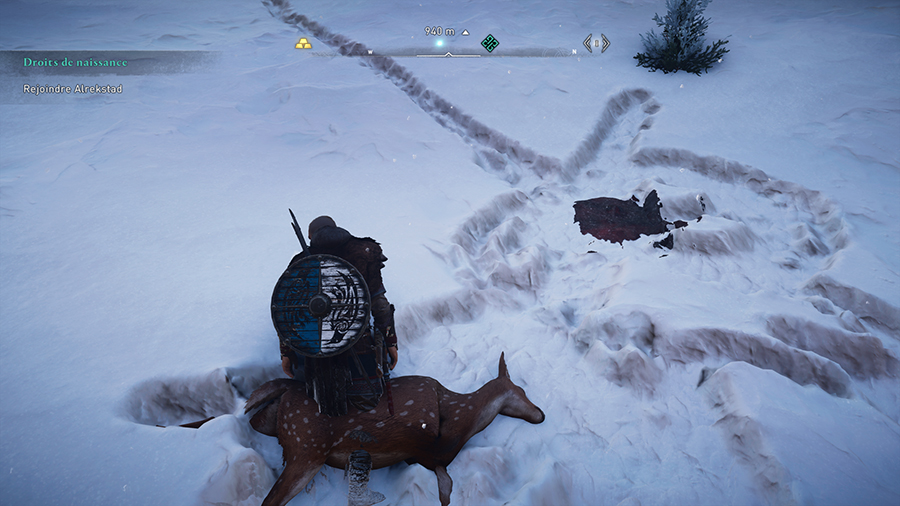Select the Rejoindre Alrekstad objective
Viewport: 900px width, 506px height.
click(75, 88)
